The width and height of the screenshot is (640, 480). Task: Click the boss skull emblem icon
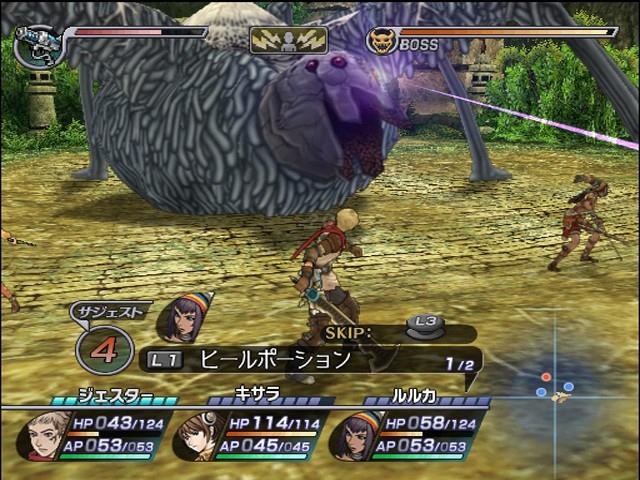click(x=380, y=41)
